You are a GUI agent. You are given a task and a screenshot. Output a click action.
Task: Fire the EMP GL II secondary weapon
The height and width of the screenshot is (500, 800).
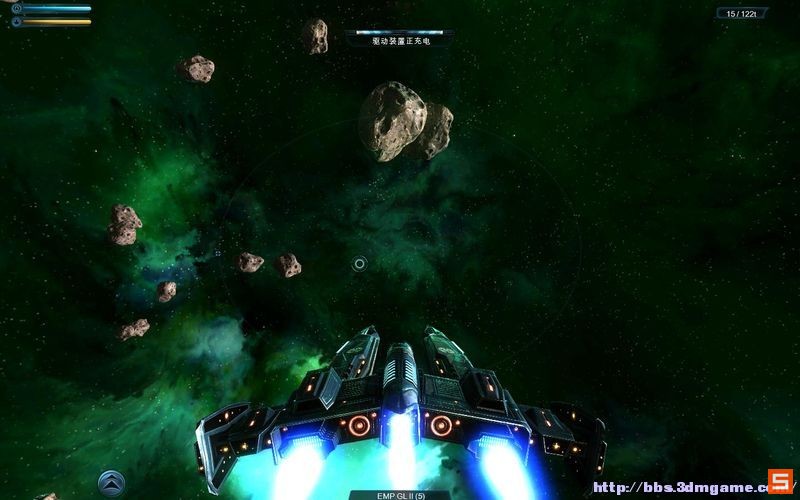[400, 494]
